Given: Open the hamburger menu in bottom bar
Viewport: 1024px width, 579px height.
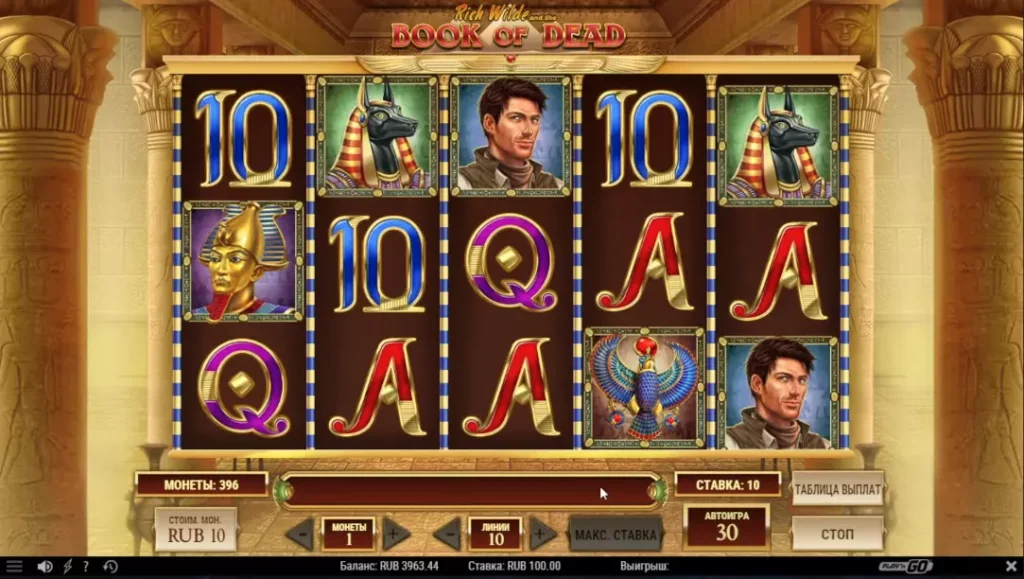Looking at the screenshot, I should (x=14, y=567).
